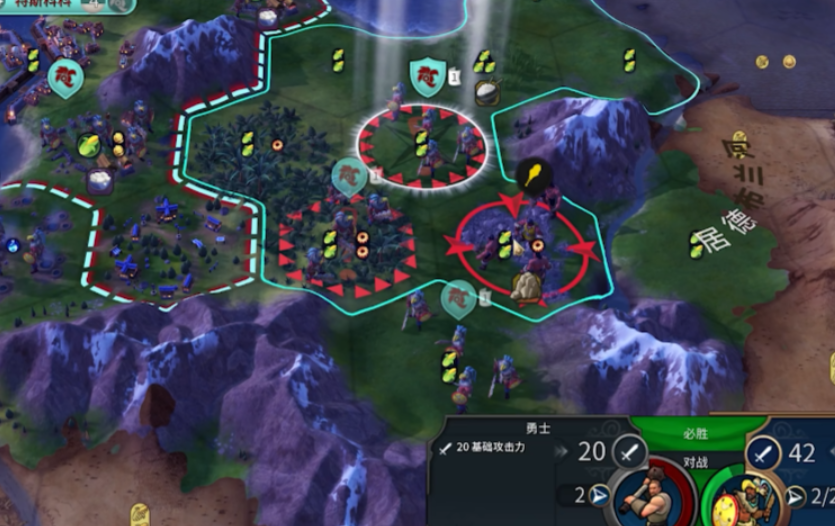The width and height of the screenshot is (835, 526).
Task: Select the warrior flag above the white-ringed tile
Action: pyautogui.click(x=427, y=76)
